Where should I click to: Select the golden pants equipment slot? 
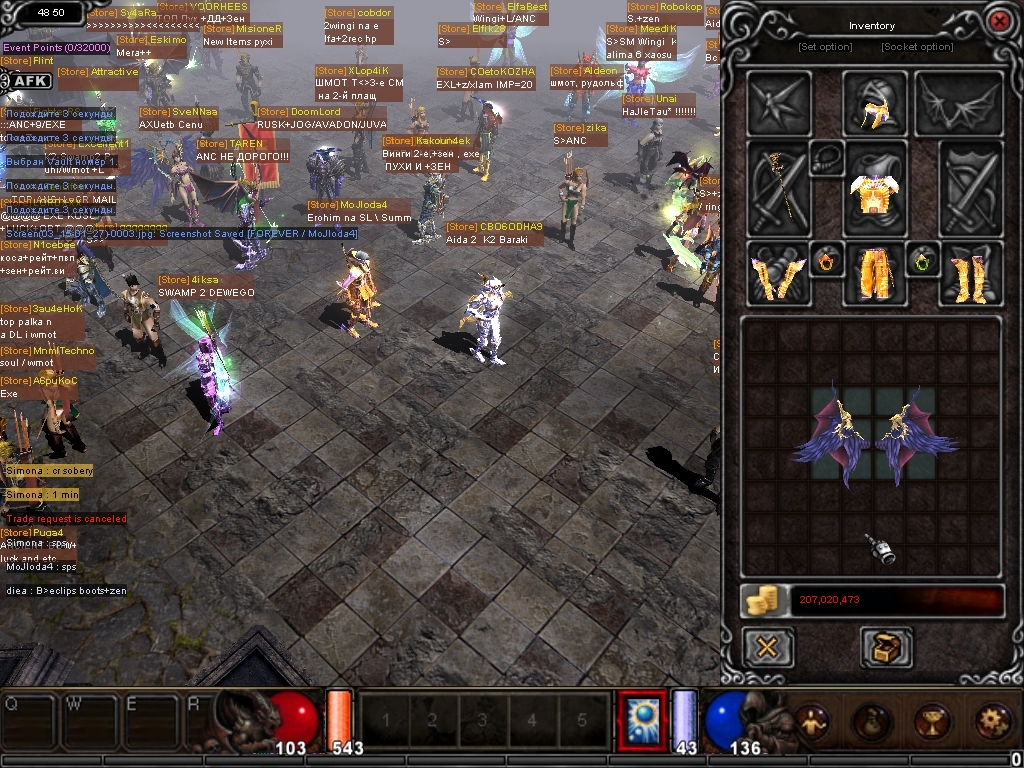click(874, 274)
